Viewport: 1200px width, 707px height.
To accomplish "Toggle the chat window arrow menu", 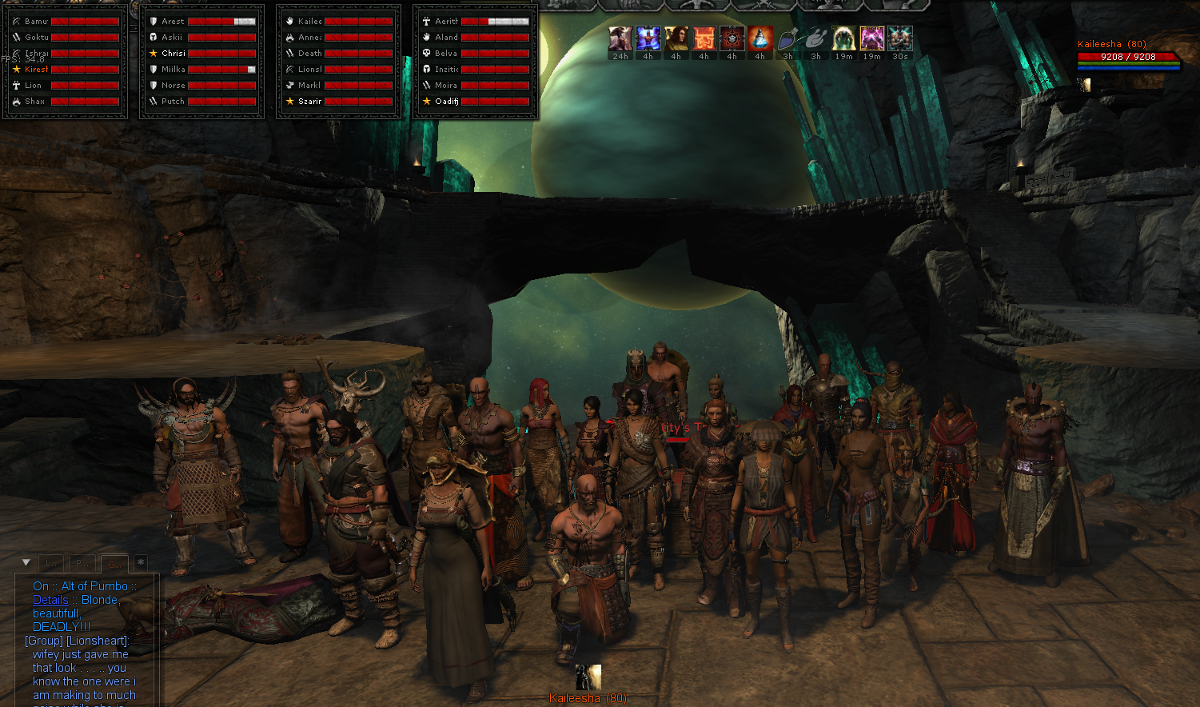I will point(26,563).
